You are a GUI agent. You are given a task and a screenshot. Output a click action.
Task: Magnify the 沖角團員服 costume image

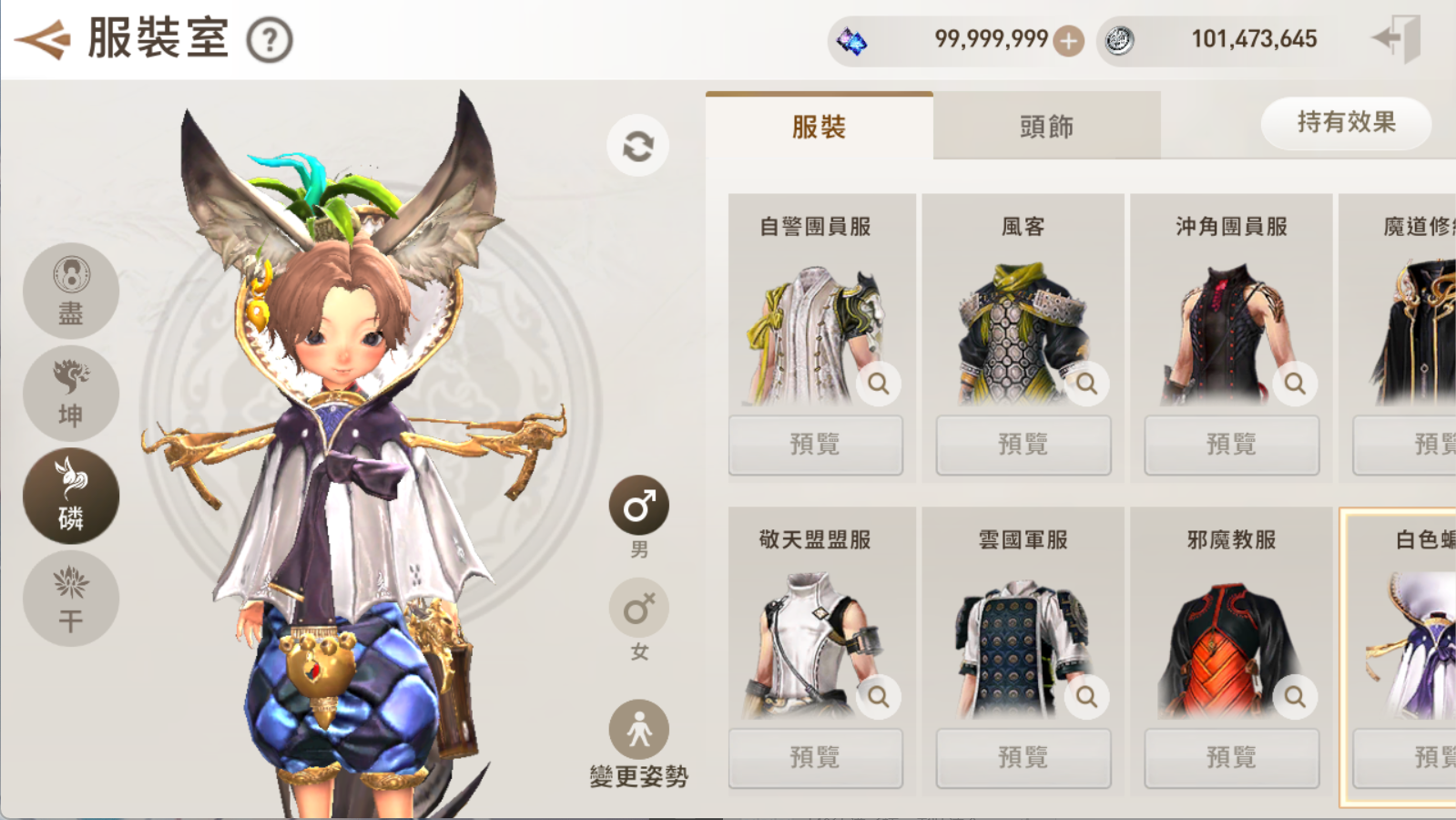click(x=1295, y=384)
